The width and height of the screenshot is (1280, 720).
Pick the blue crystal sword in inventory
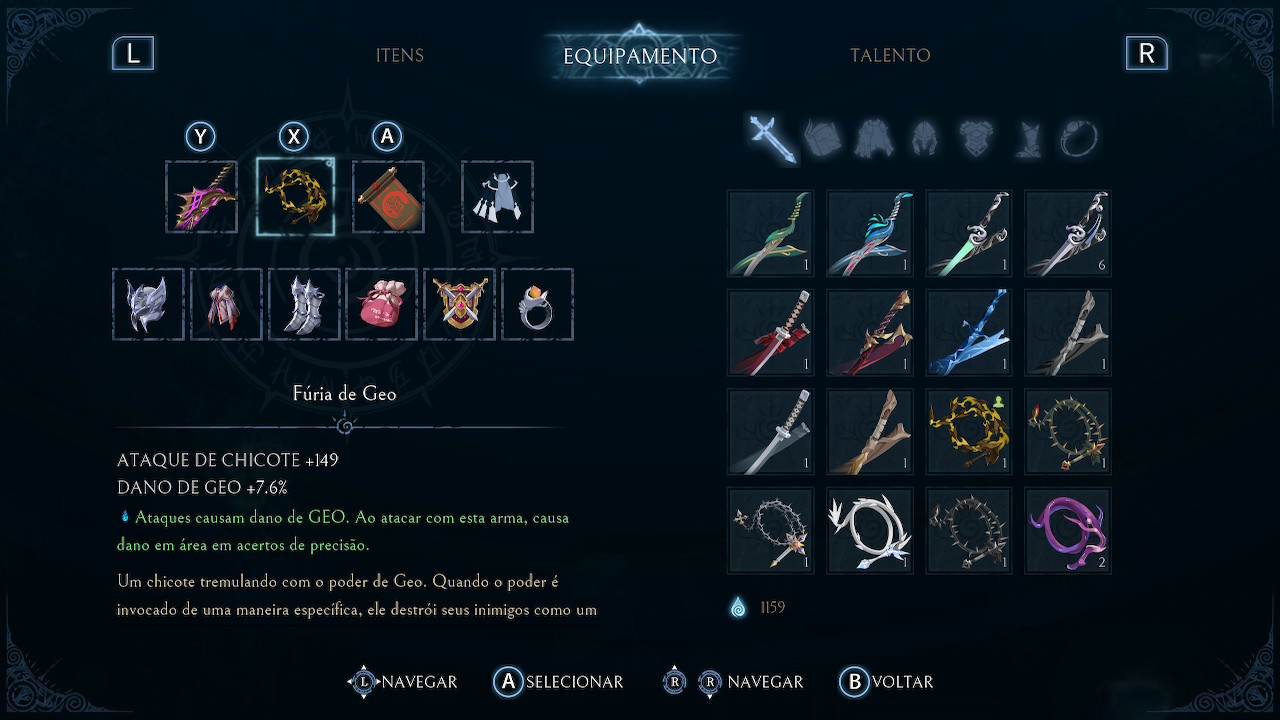coord(969,332)
